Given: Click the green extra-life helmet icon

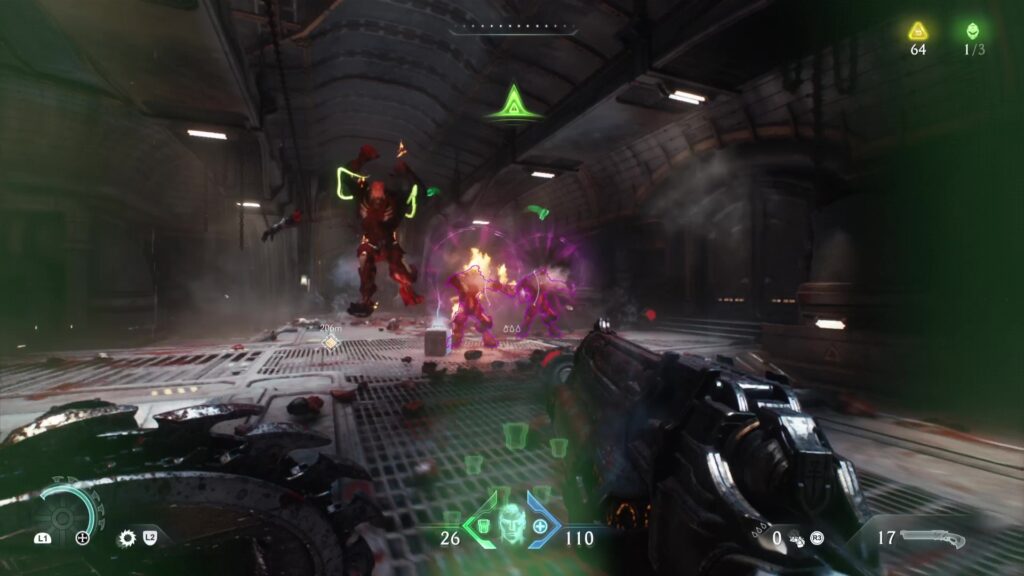Looking at the screenshot, I should coord(972,31).
